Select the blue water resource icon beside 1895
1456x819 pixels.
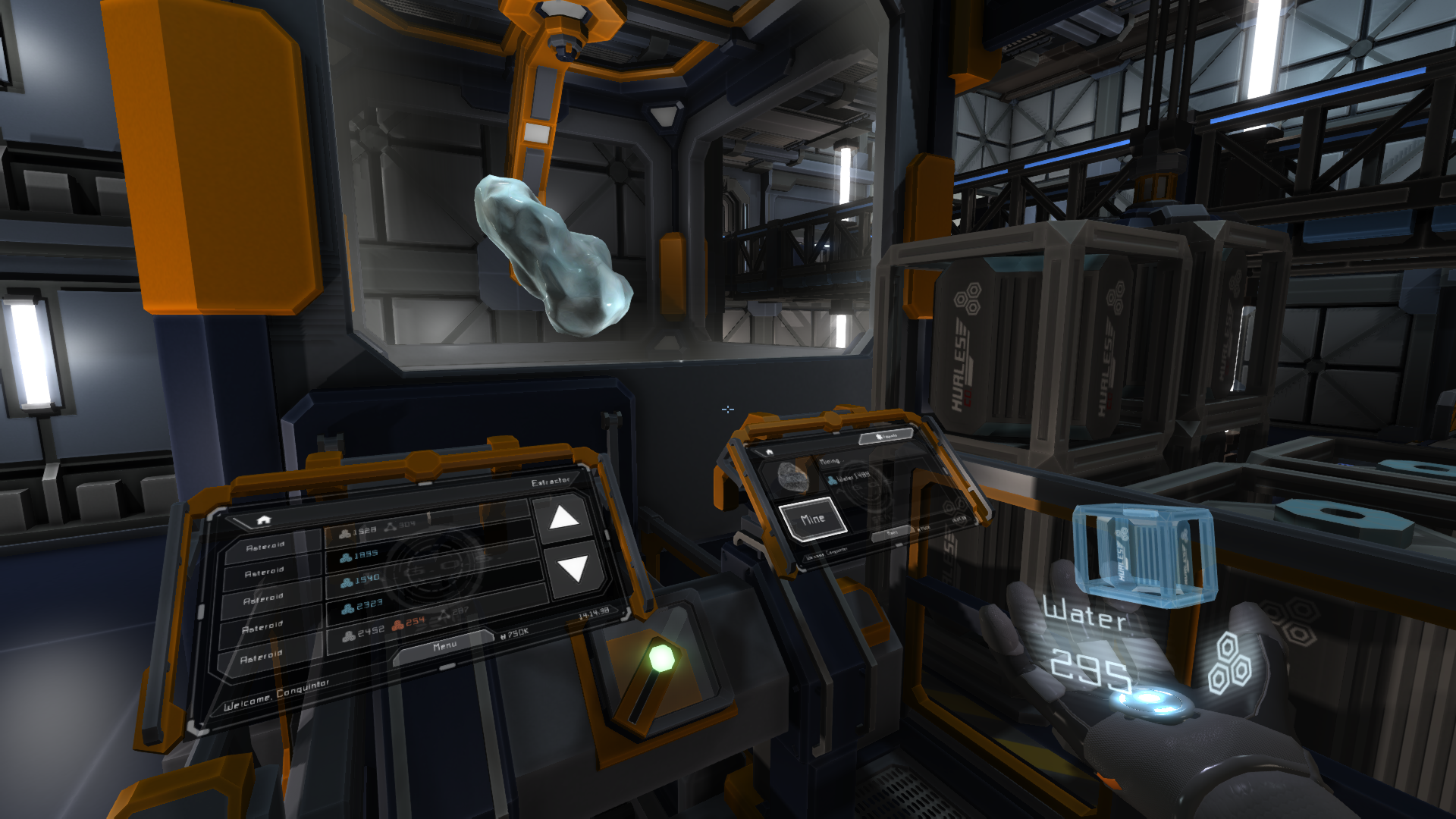(x=344, y=556)
